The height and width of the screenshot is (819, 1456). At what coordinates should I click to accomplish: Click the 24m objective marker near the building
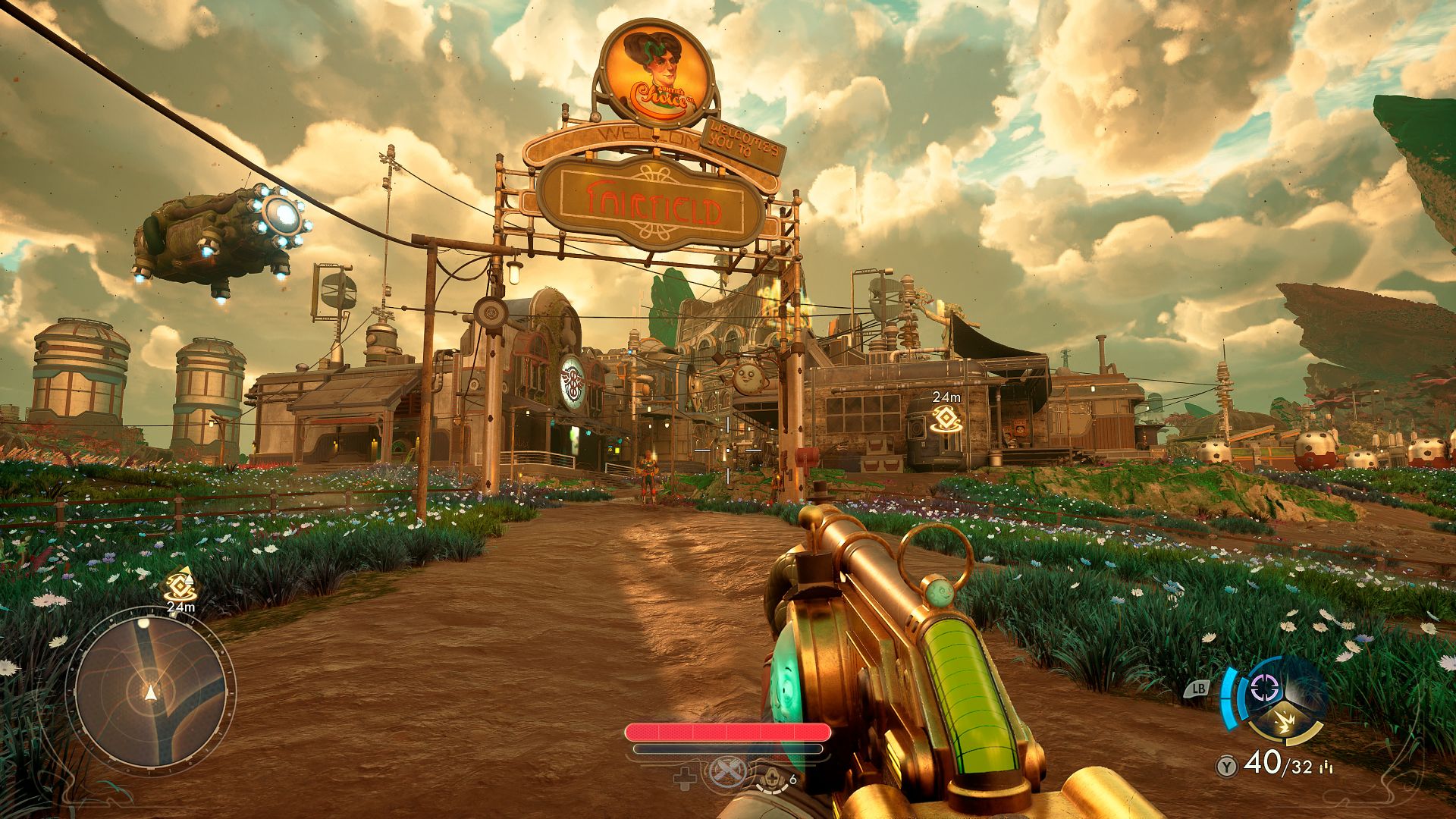[x=946, y=418]
